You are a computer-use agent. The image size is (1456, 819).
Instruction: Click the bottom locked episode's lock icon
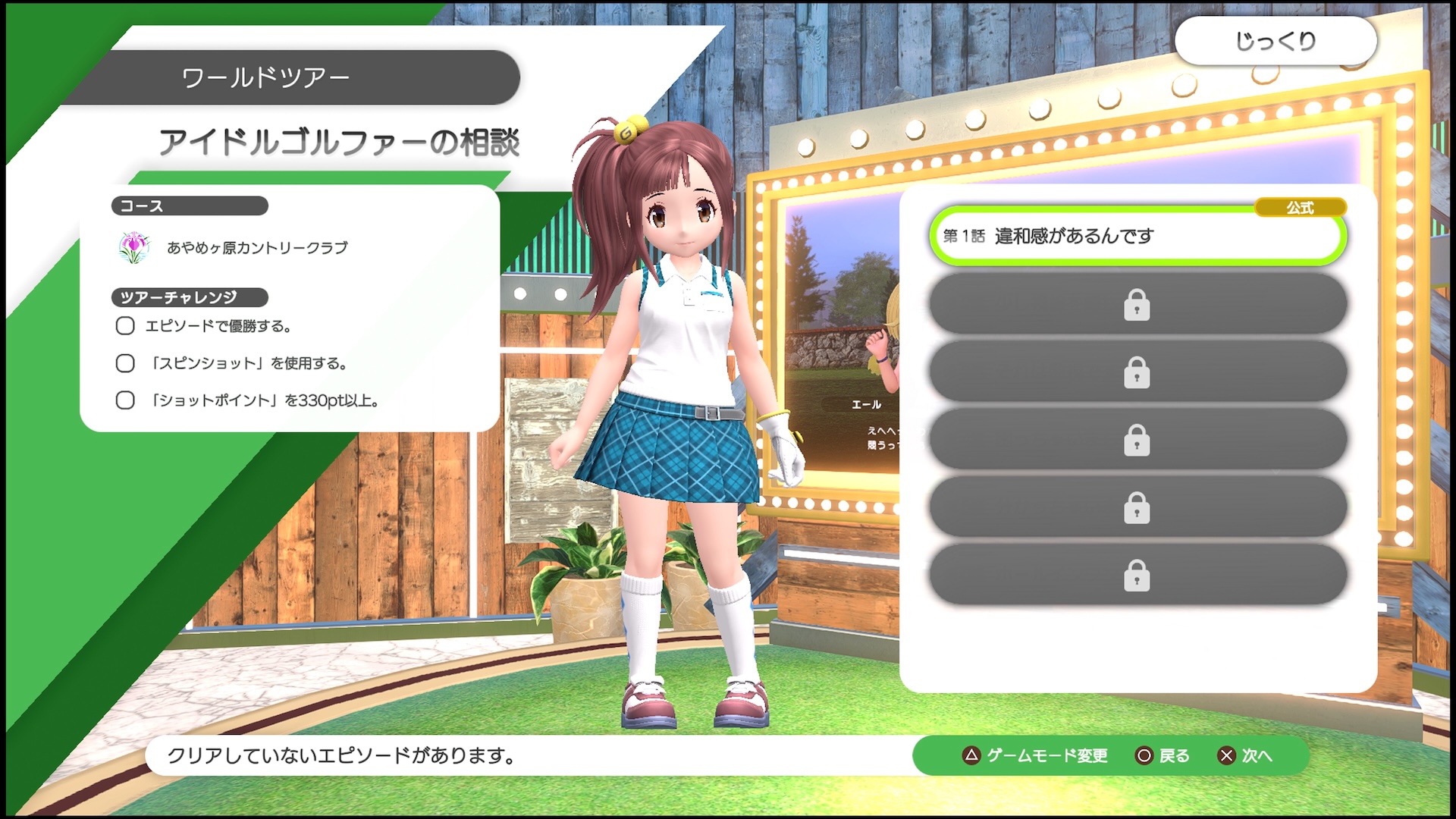[x=1136, y=576]
